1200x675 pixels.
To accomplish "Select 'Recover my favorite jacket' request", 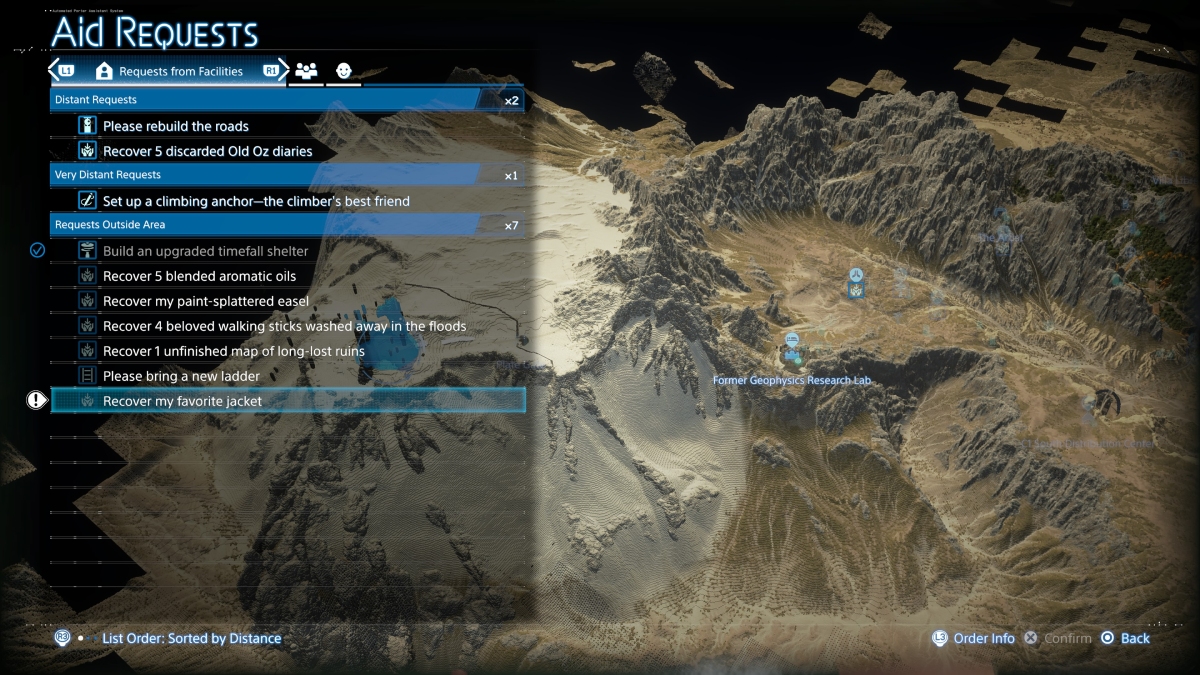I will click(x=182, y=401).
